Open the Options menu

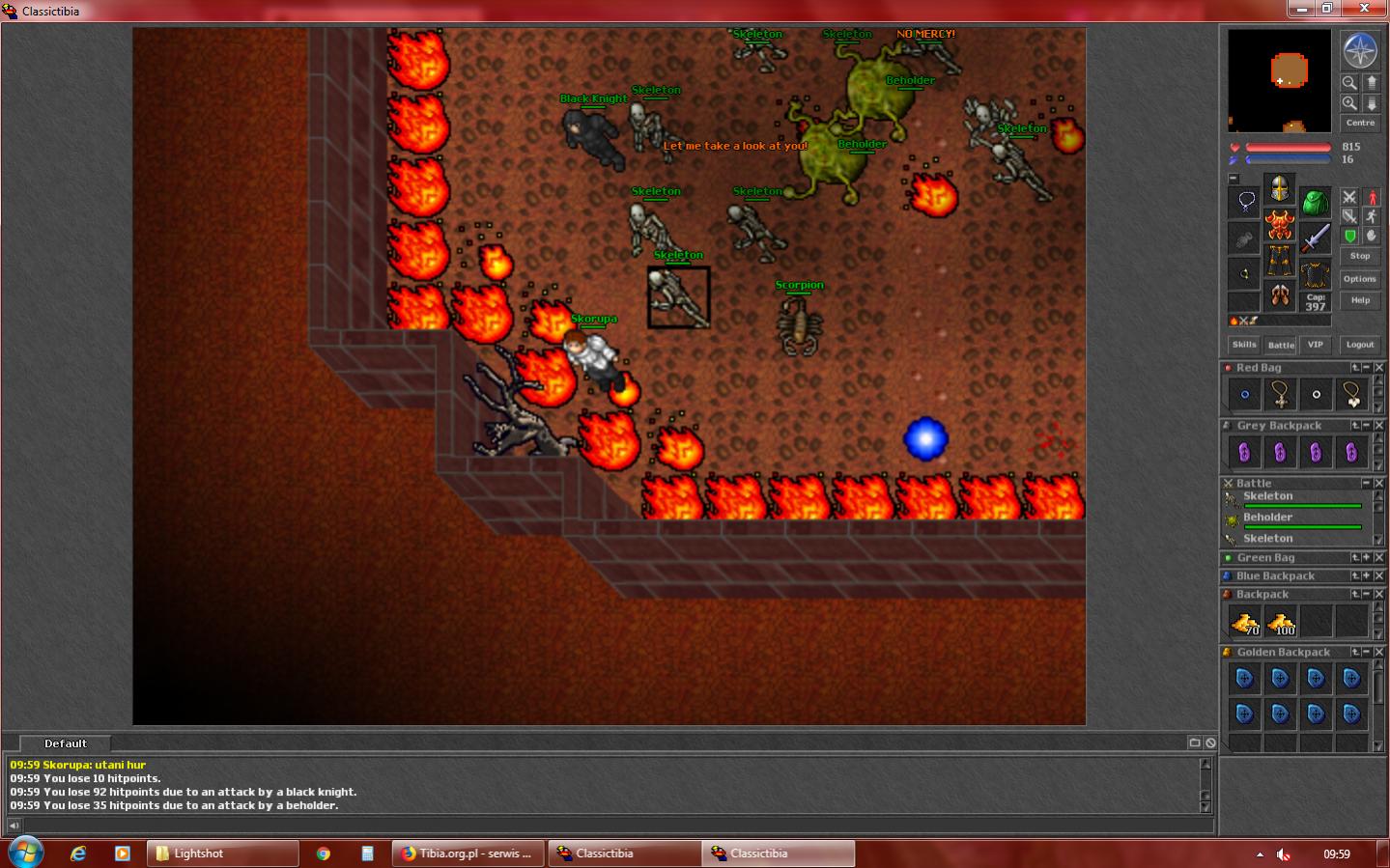pos(1359,279)
